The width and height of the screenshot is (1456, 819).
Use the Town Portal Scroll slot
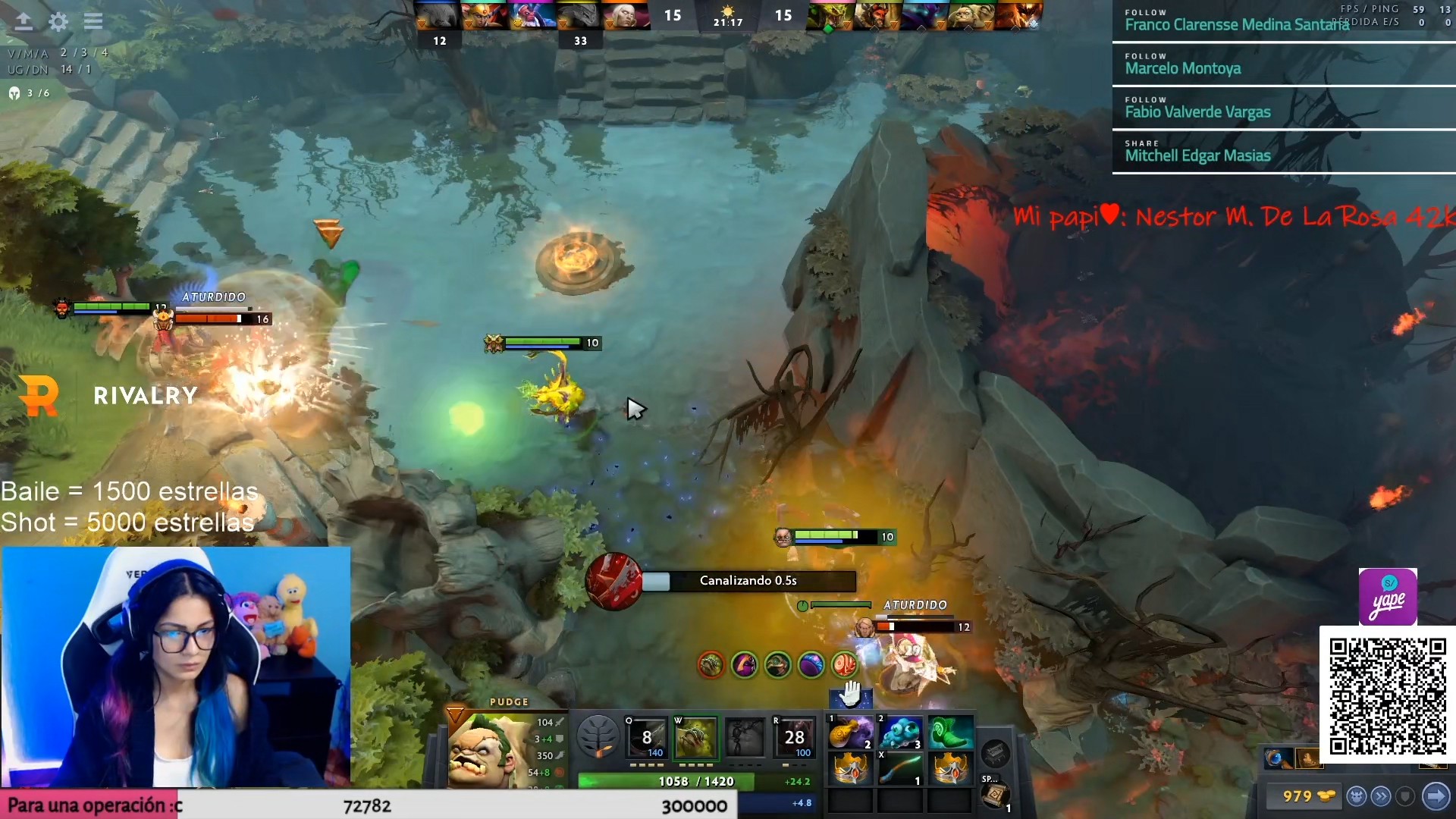point(994,795)
